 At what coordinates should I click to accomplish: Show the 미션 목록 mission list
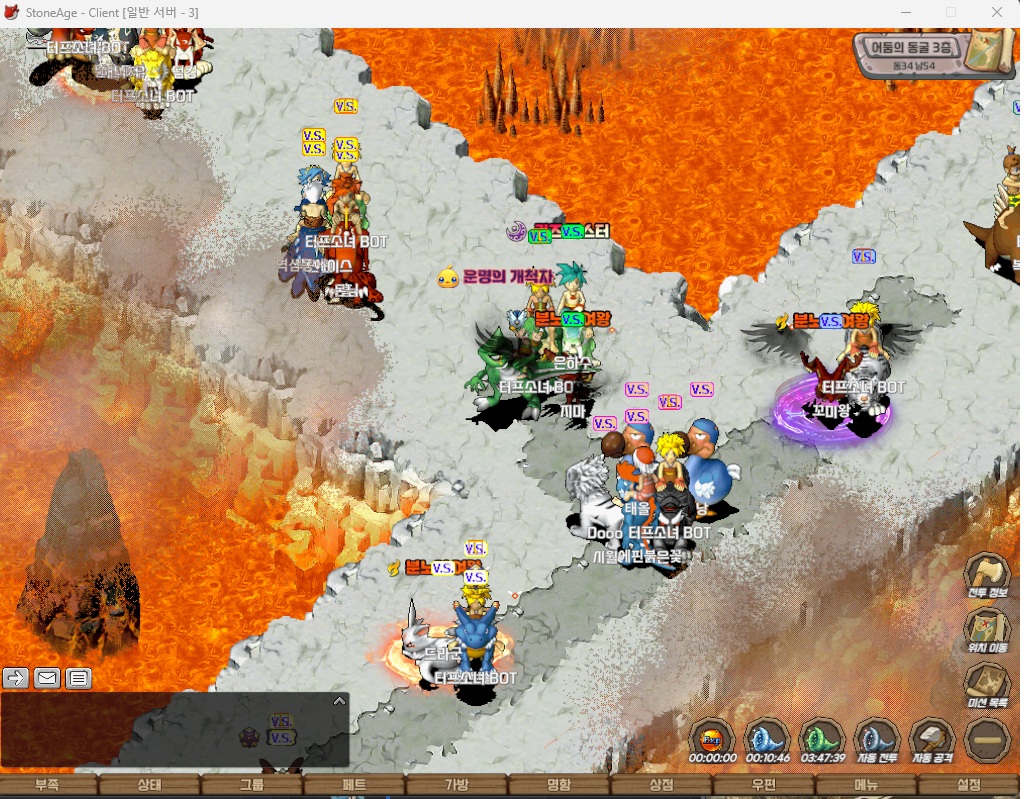tap(986, 685)
